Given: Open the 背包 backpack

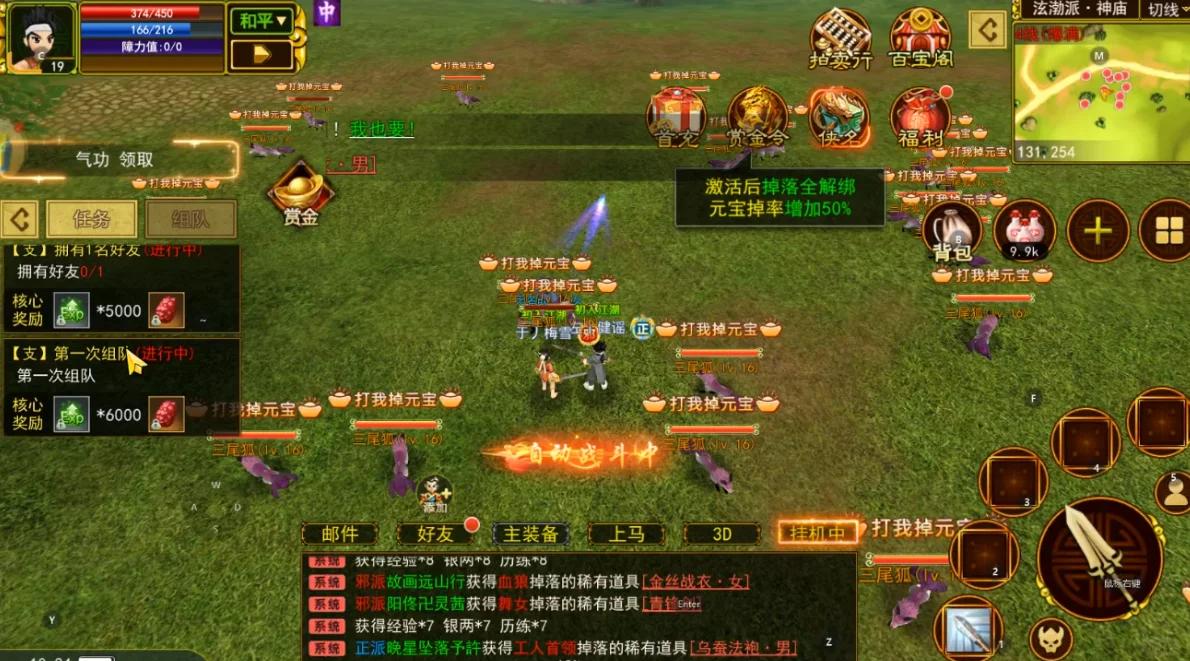Looking at the screenshot, I should pyautogui.click(x=951, y=230).
